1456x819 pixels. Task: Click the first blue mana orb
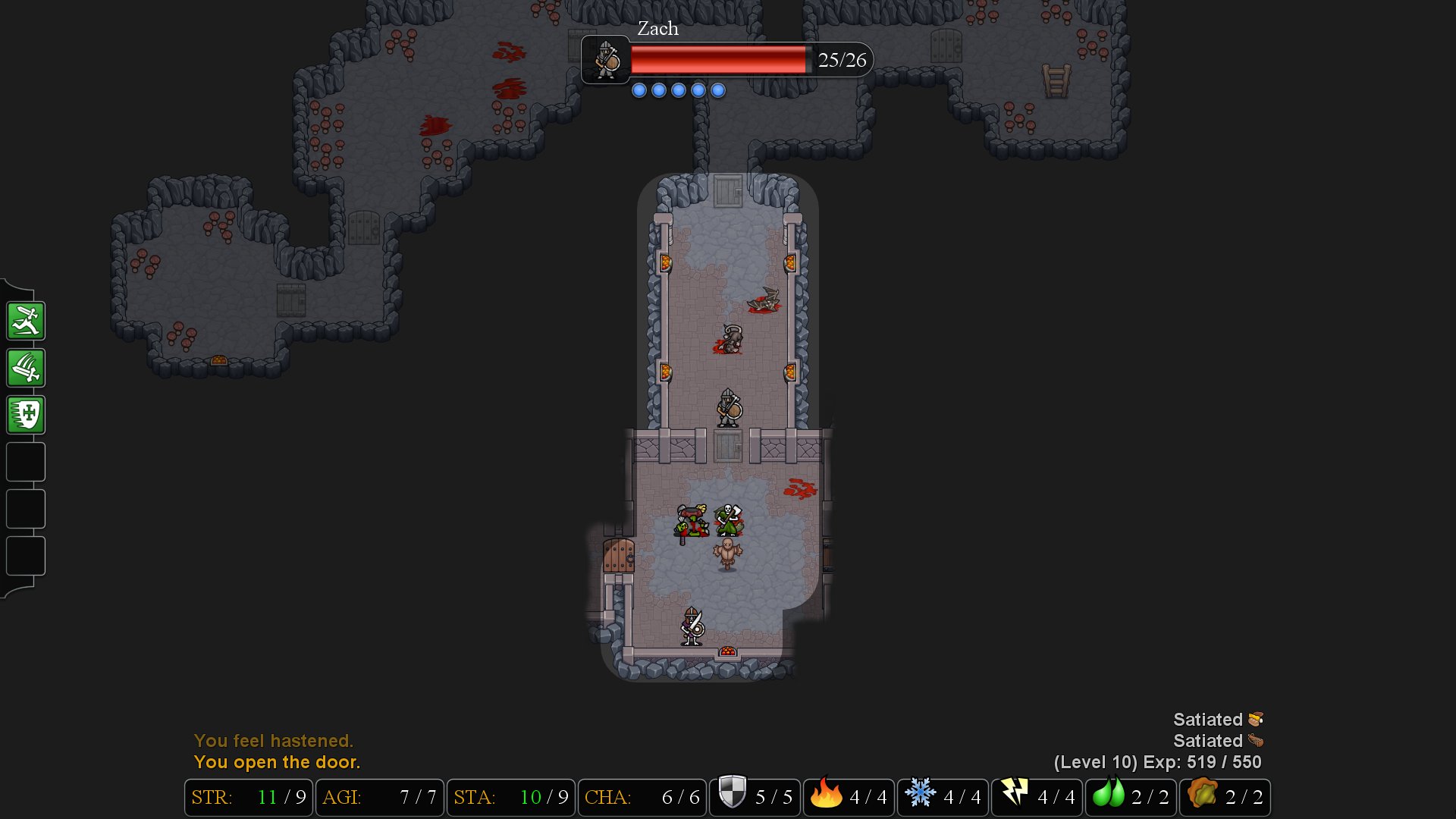click(639, 89)
